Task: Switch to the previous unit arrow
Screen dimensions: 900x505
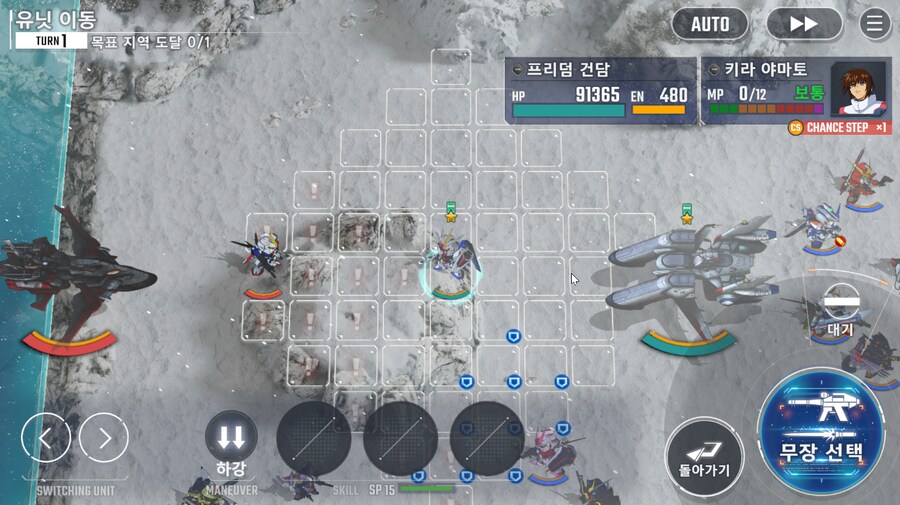Action: coord(46,438)
